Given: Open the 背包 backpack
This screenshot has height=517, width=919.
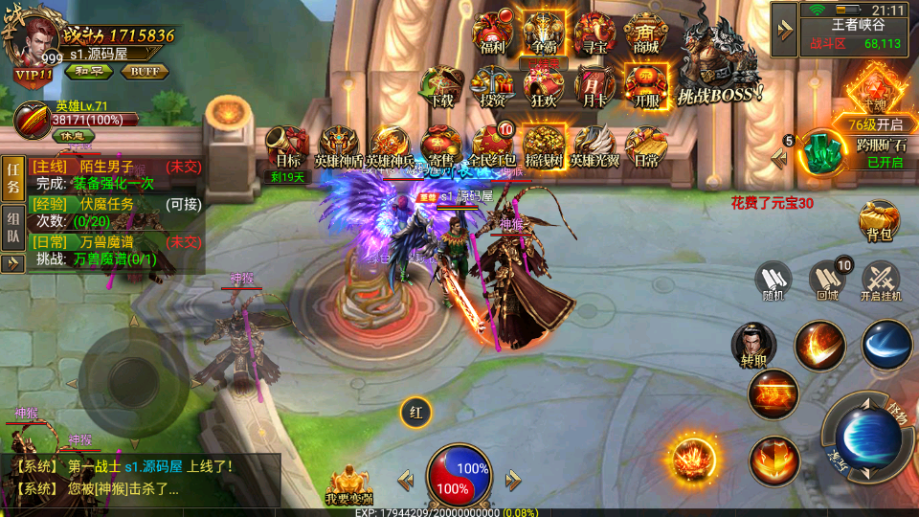Looking at the screenshot, I should [x=879, y=221].
